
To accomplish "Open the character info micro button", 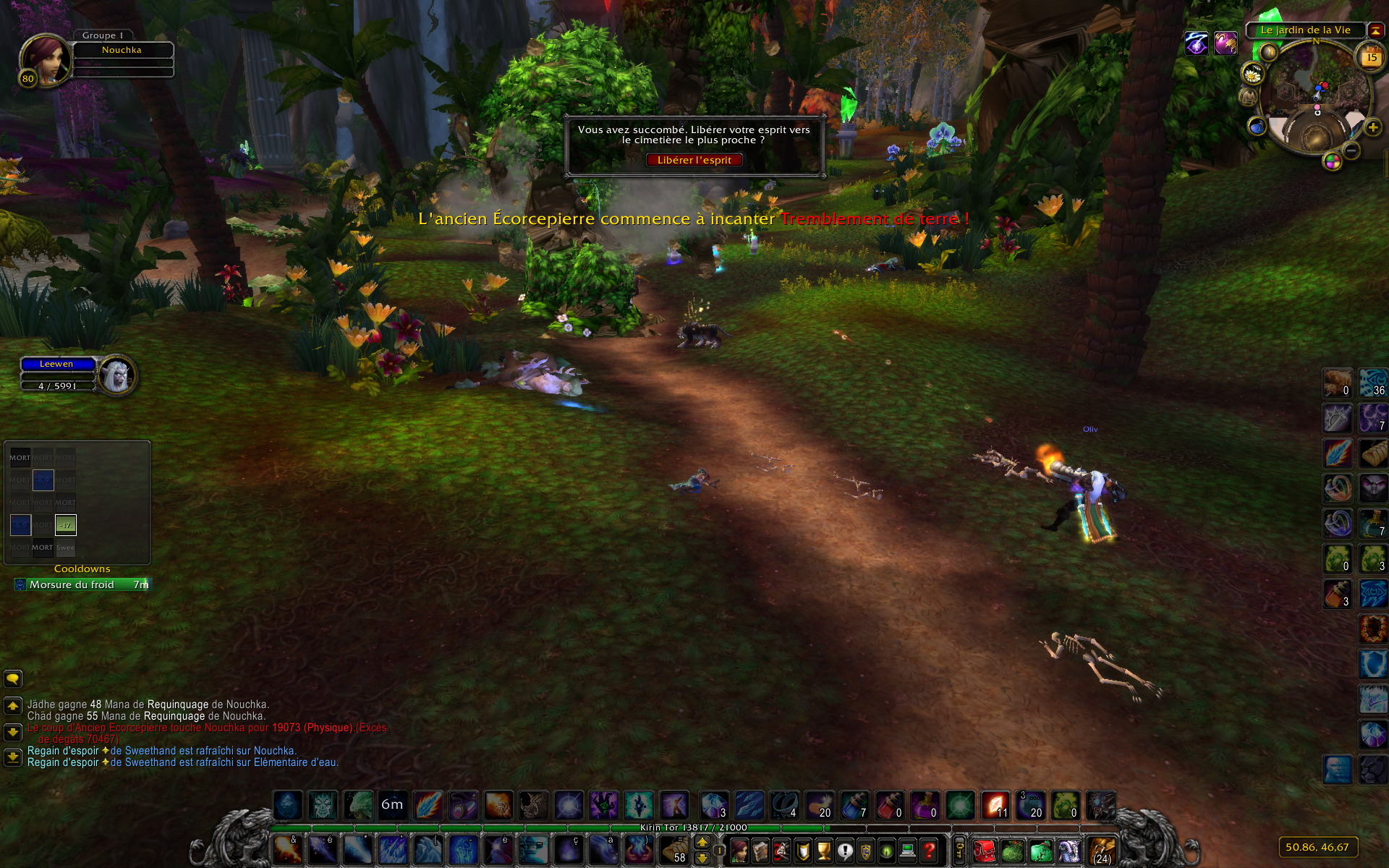I will click(739, 851).
